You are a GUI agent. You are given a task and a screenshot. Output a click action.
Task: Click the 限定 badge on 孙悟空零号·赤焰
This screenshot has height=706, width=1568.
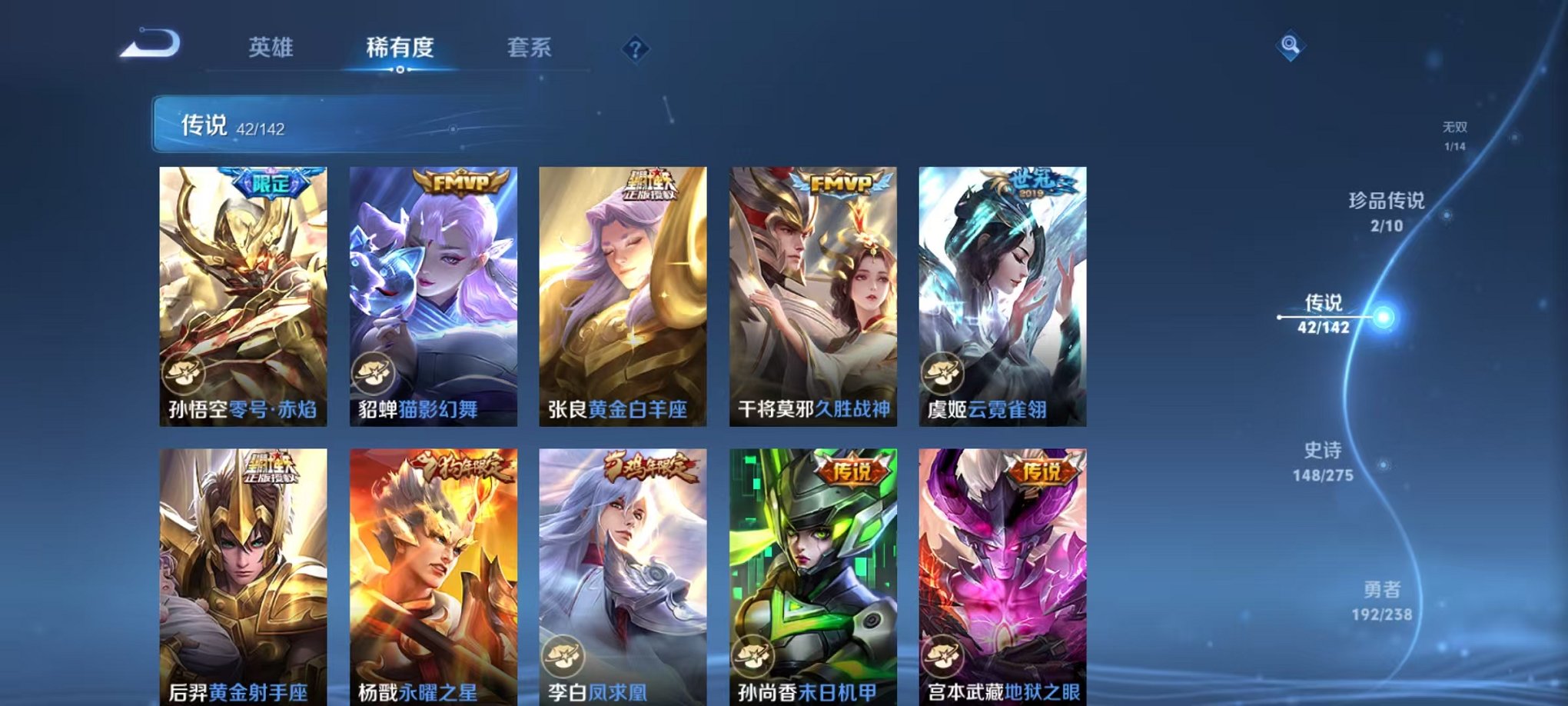click(270, 181)
